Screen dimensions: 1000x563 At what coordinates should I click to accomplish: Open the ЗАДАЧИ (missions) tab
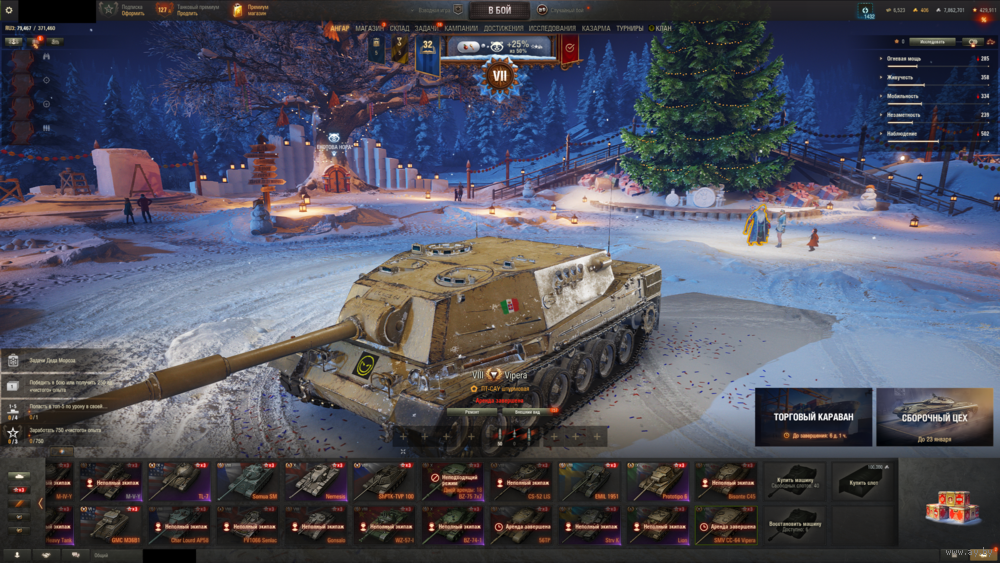tap(428, 29)
